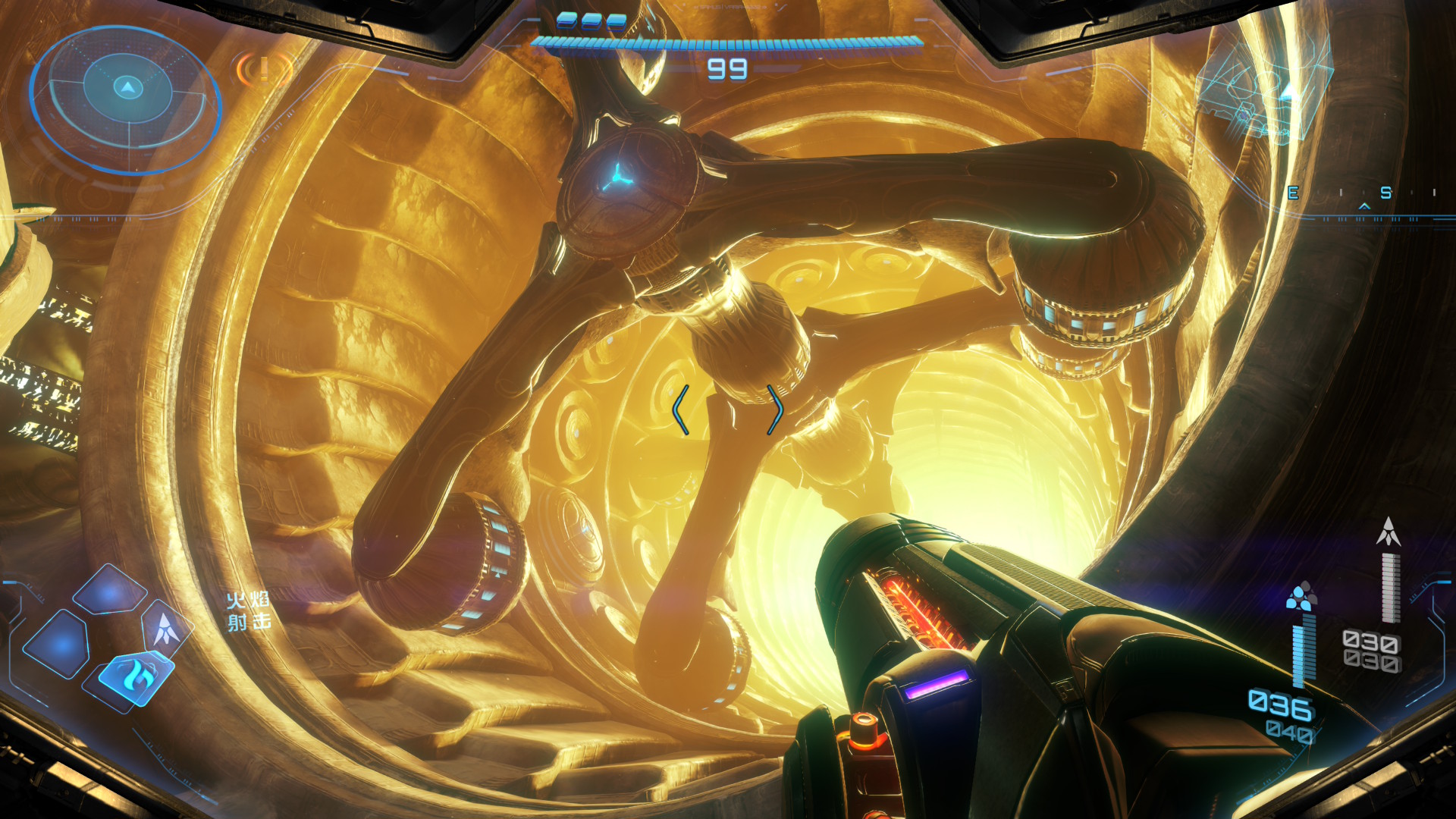Choose the missile slot in weapon selector
Screen dimensions: 1456x819
pos(166,628)
